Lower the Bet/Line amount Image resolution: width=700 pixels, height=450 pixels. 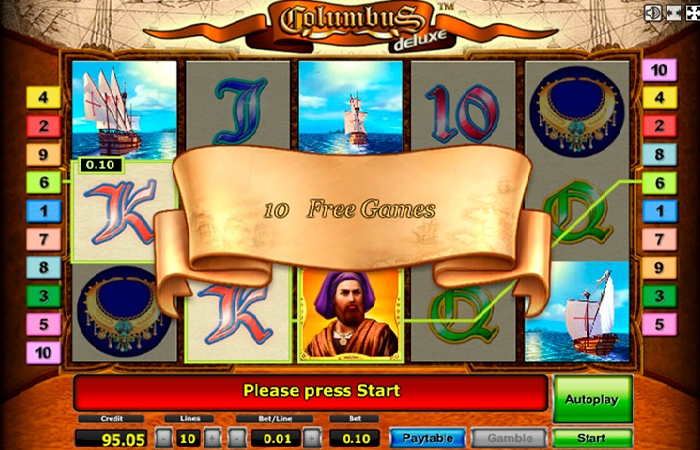pos(237,438)
